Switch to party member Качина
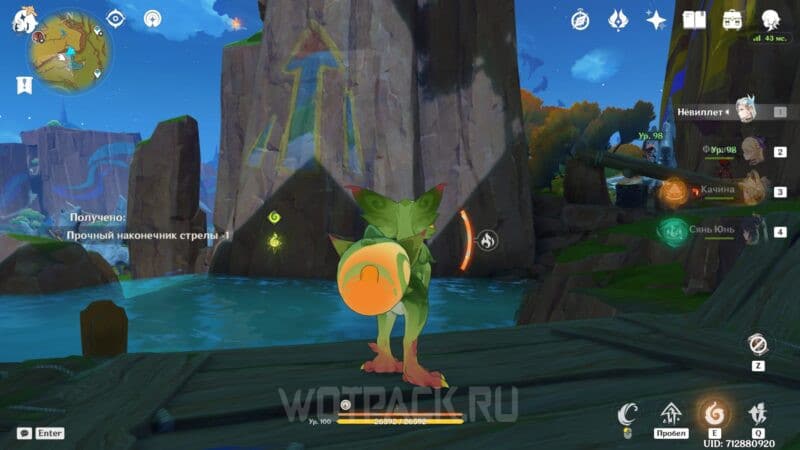The height and width of the screenshot is (450, 800). coord(750,190)
